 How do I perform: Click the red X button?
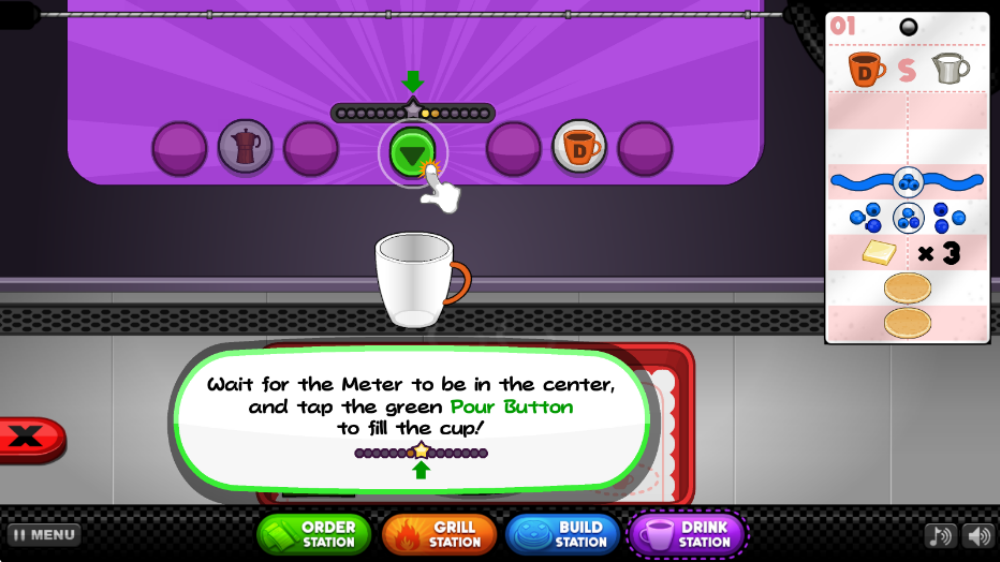tap(29, 437)
